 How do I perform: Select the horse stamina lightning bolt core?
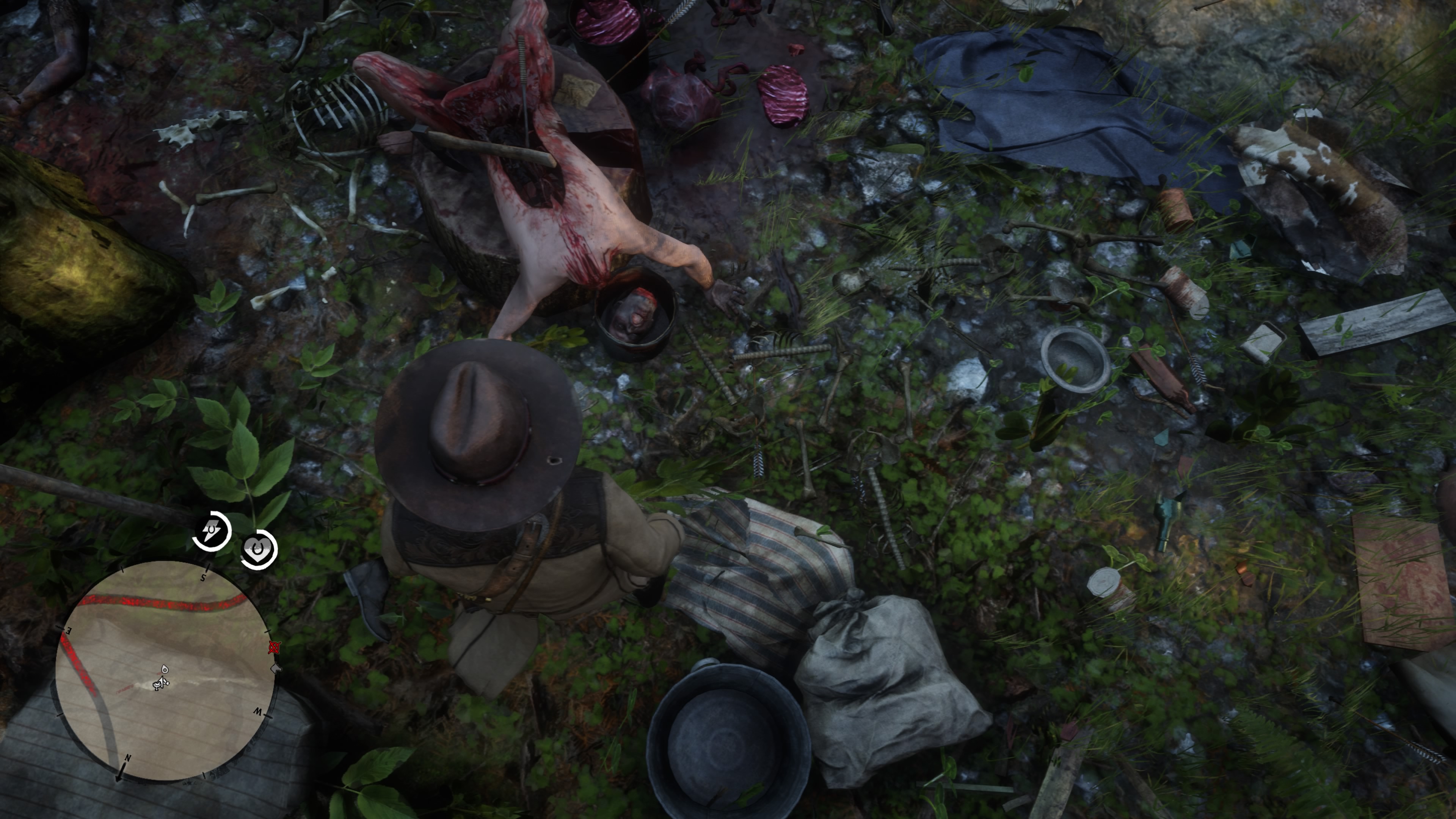point(212,531)
